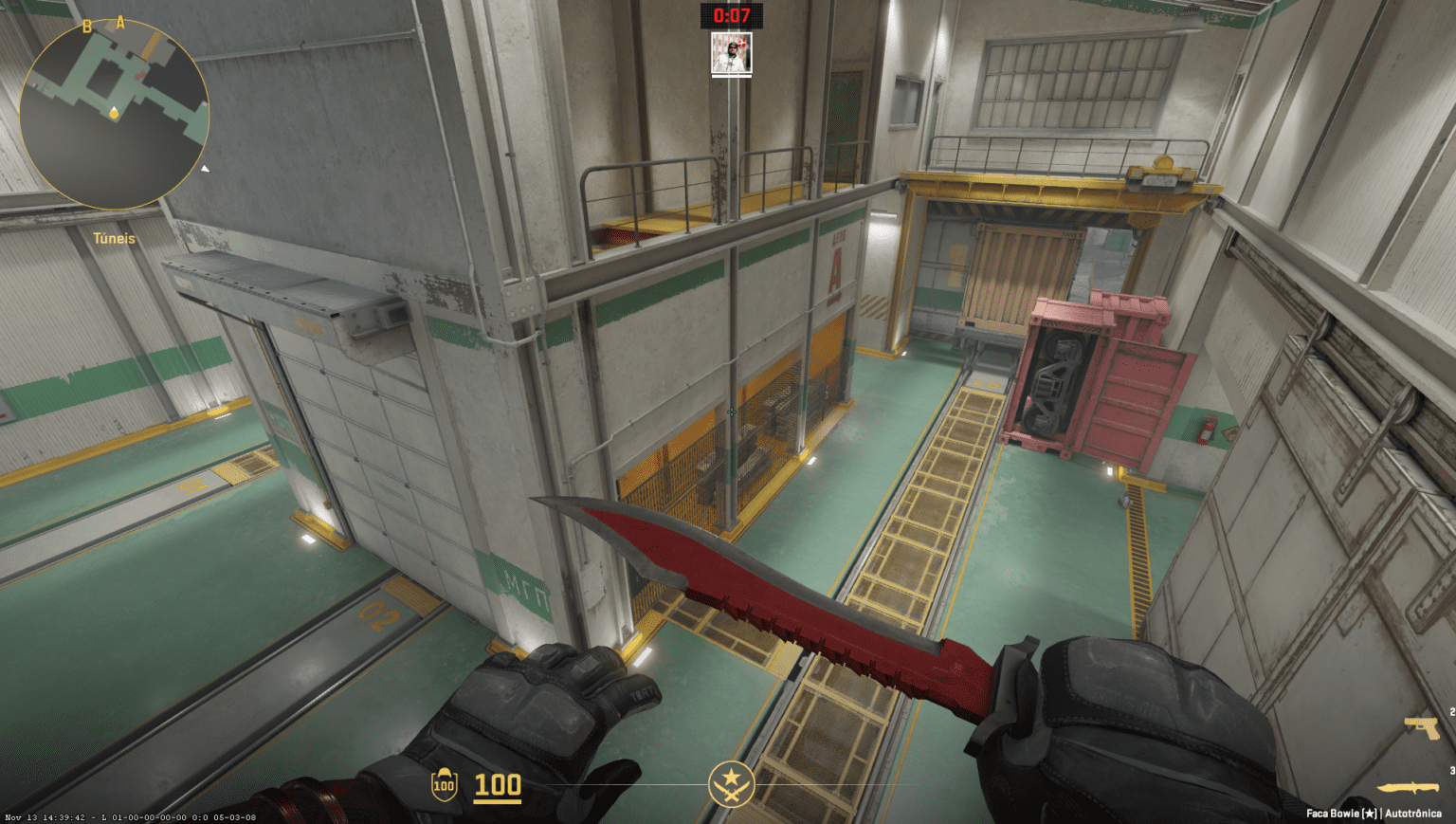
Task: Click the round timer showing 0:07
Action: tap(730, 14)
